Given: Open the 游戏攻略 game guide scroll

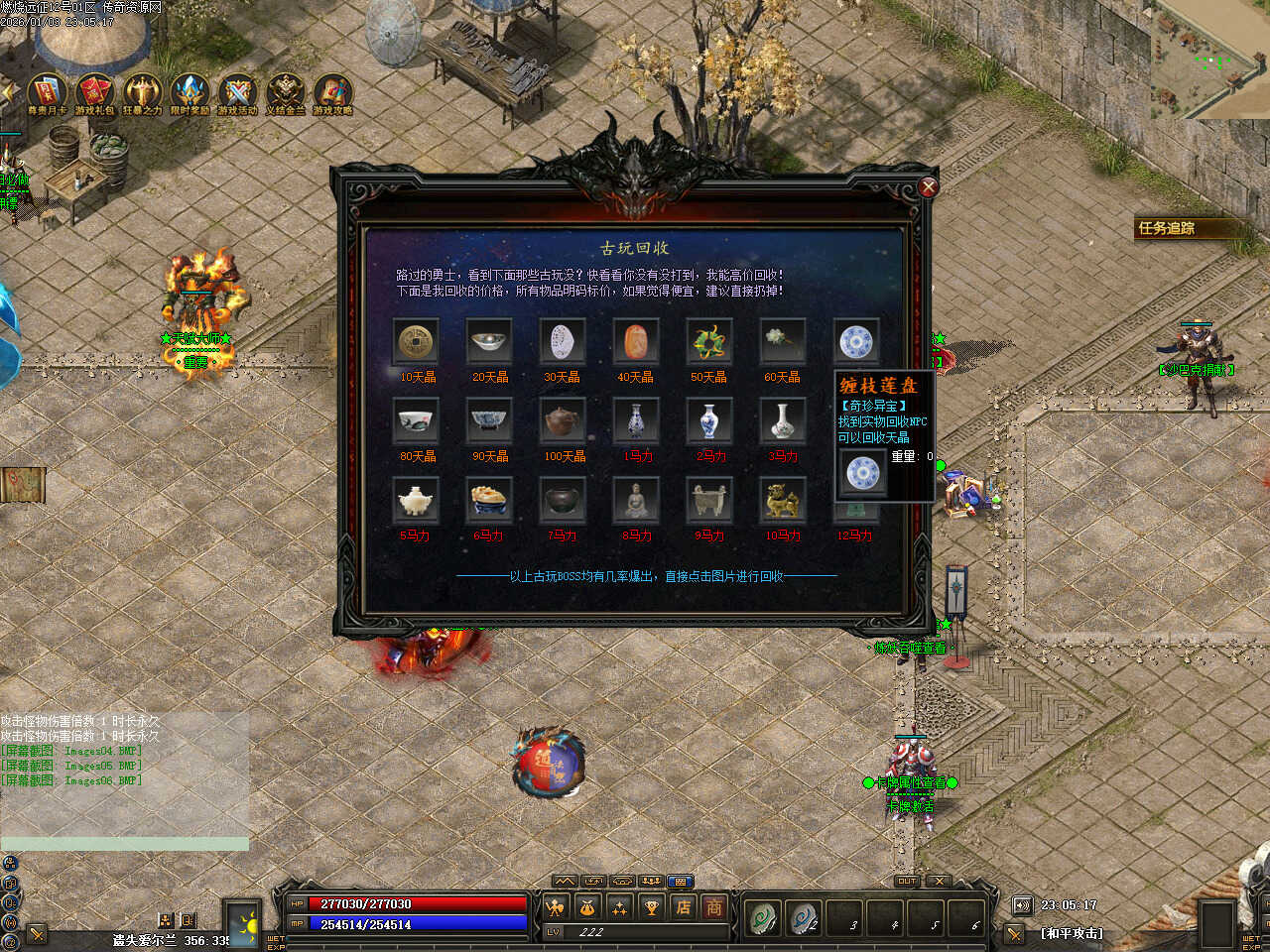Looking at the screenshot, I should pos(332,92).
